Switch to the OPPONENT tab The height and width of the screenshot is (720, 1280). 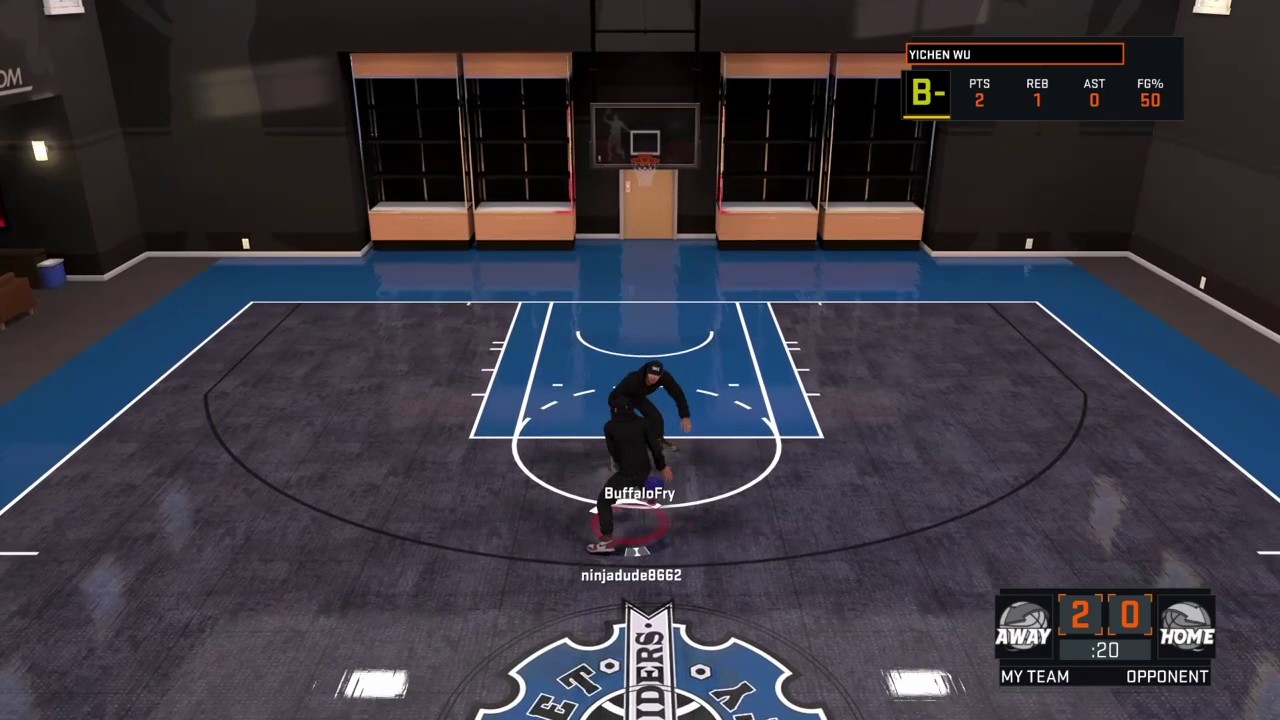coord(1167,677)
